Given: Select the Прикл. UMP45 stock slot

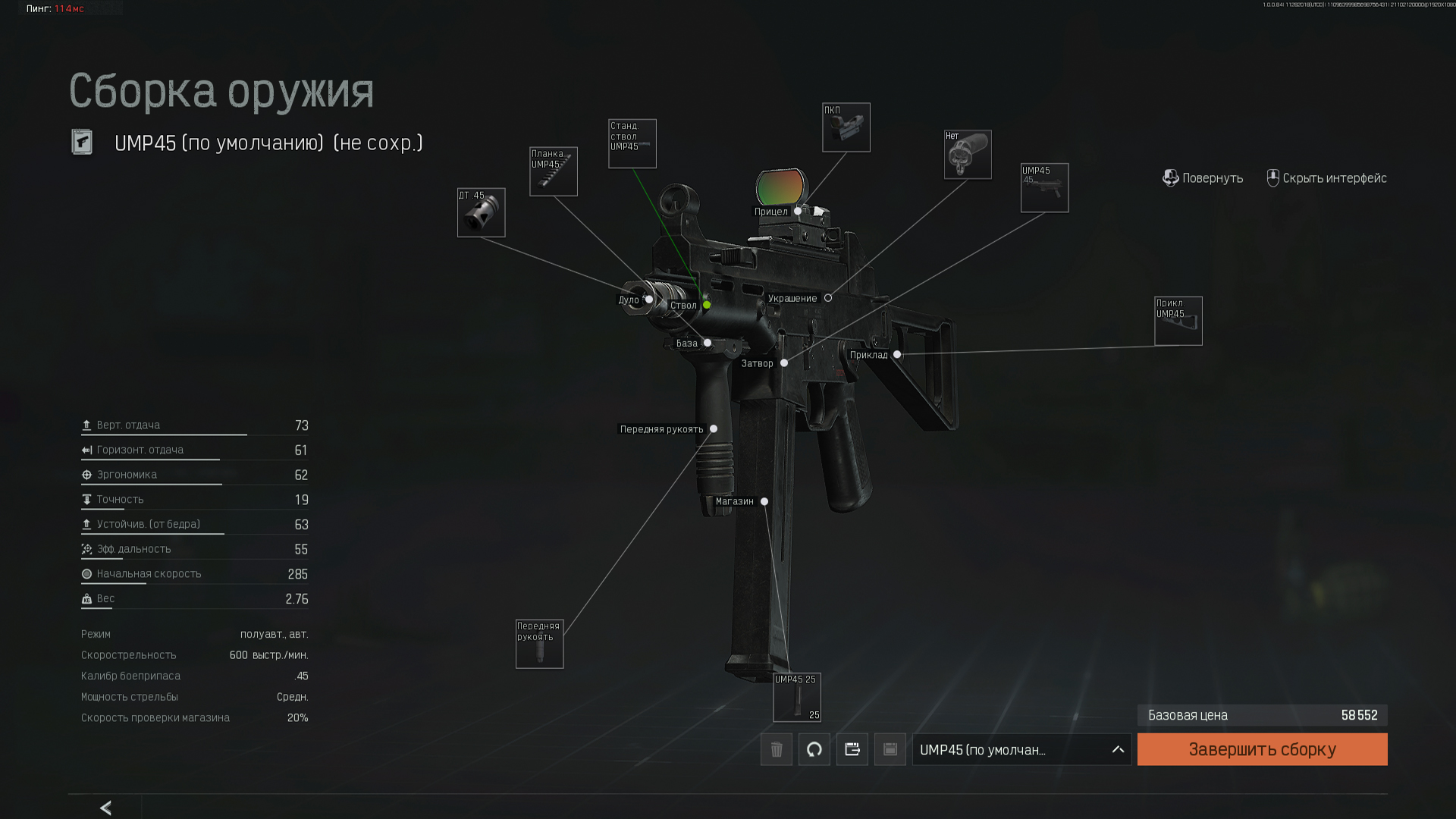Looking at the screenshot, I should [1178, 321].
